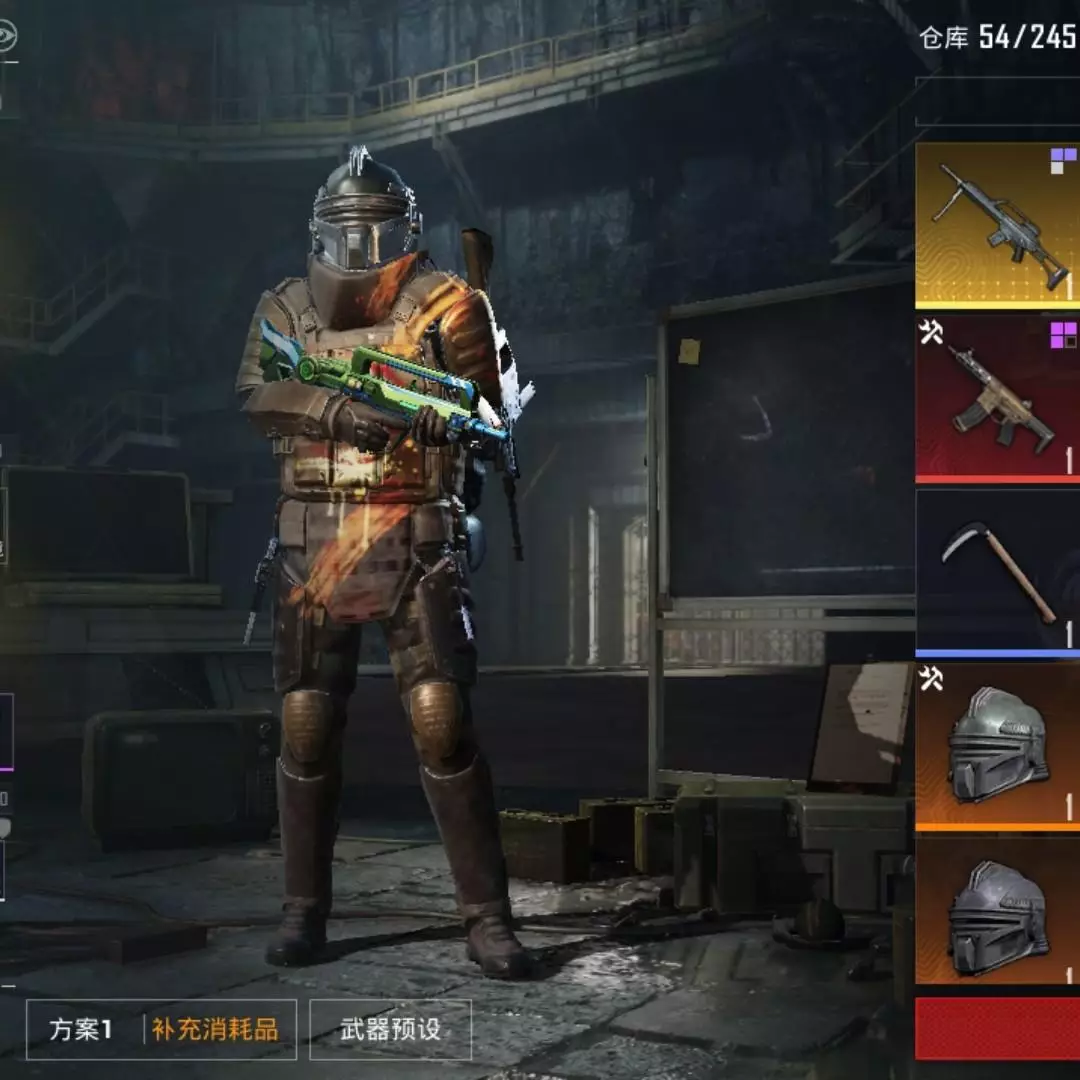
Task: Select the gold machine gun slot
Action: tap(997, 225)
